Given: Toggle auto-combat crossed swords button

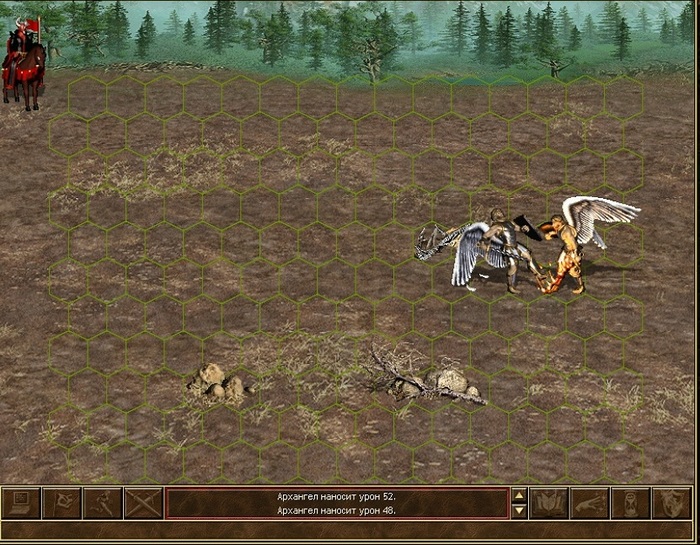Looking at the screenshot, I should (x=143, y=503).
